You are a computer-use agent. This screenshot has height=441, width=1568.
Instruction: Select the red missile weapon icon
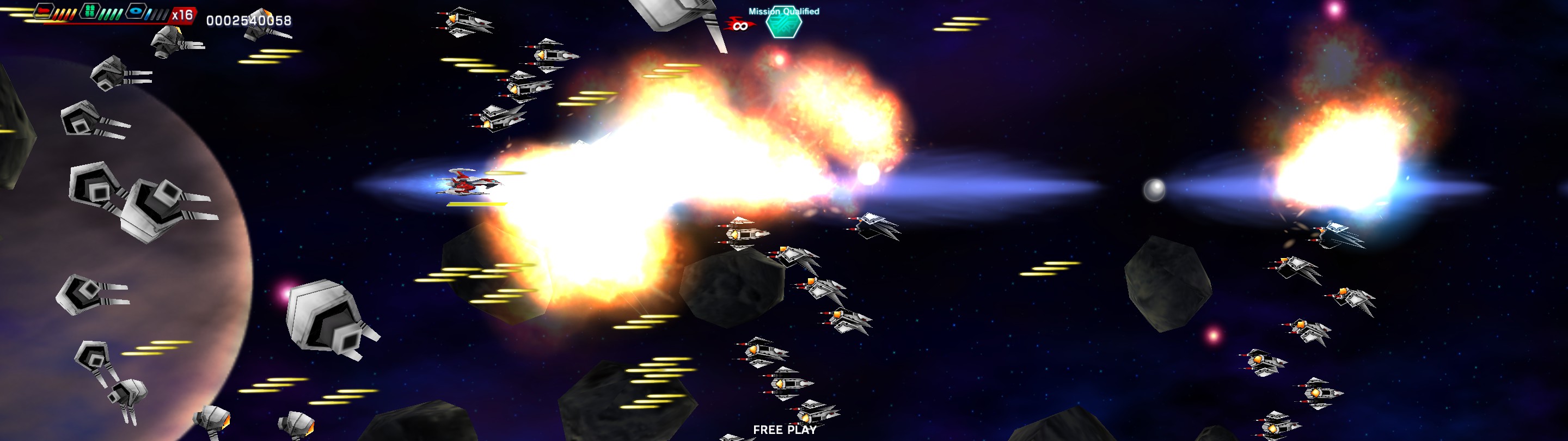point(44,12)
